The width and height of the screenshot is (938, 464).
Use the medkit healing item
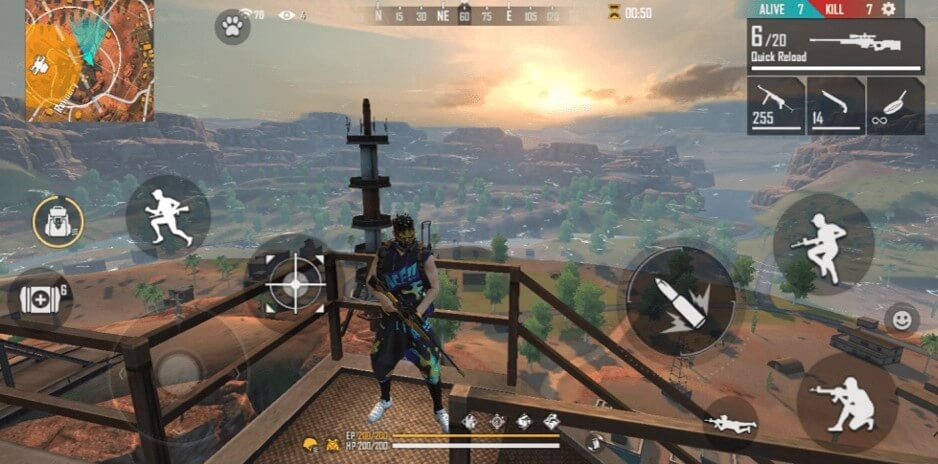(x=40, y=299)
